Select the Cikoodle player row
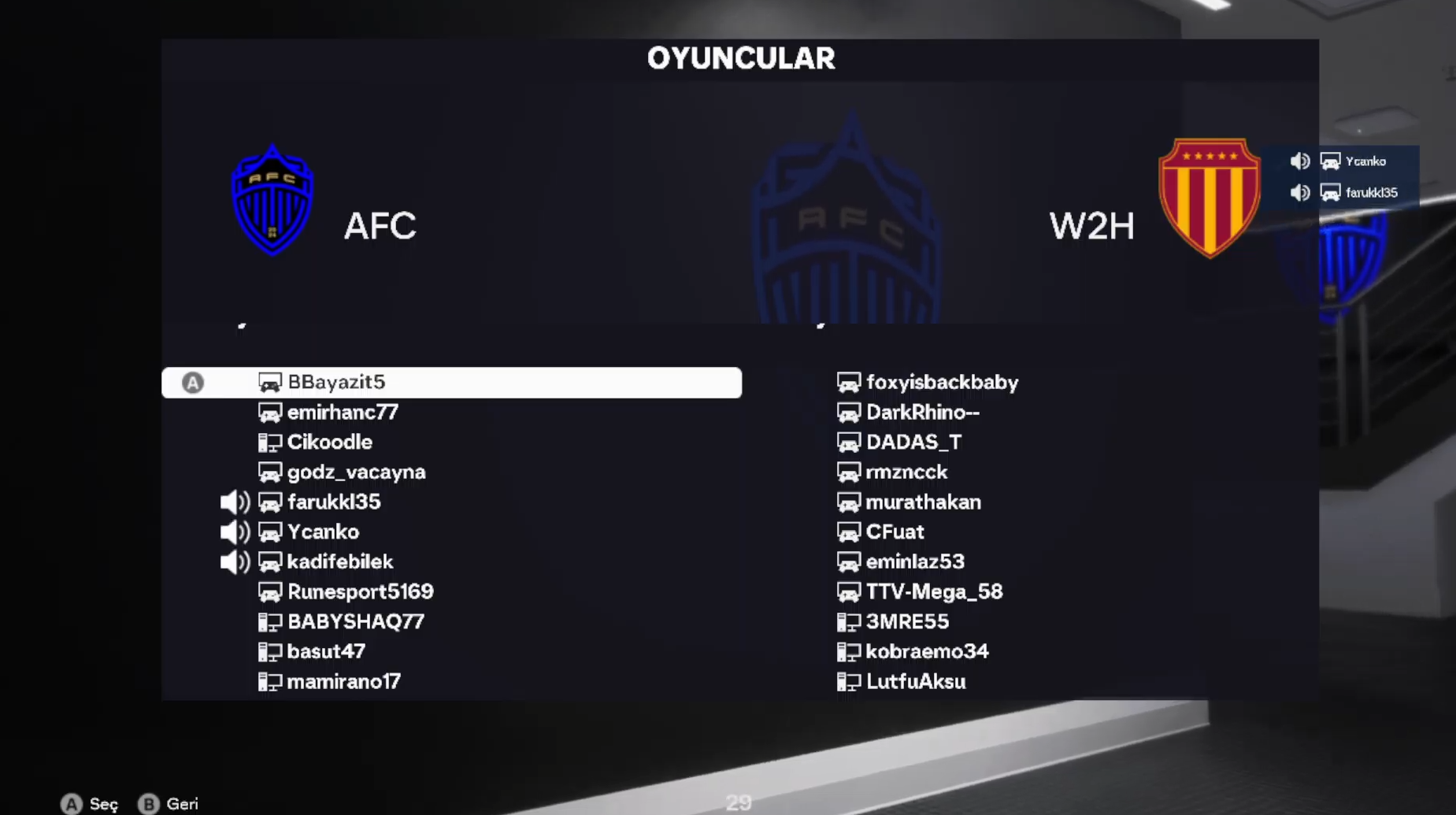 329,443
